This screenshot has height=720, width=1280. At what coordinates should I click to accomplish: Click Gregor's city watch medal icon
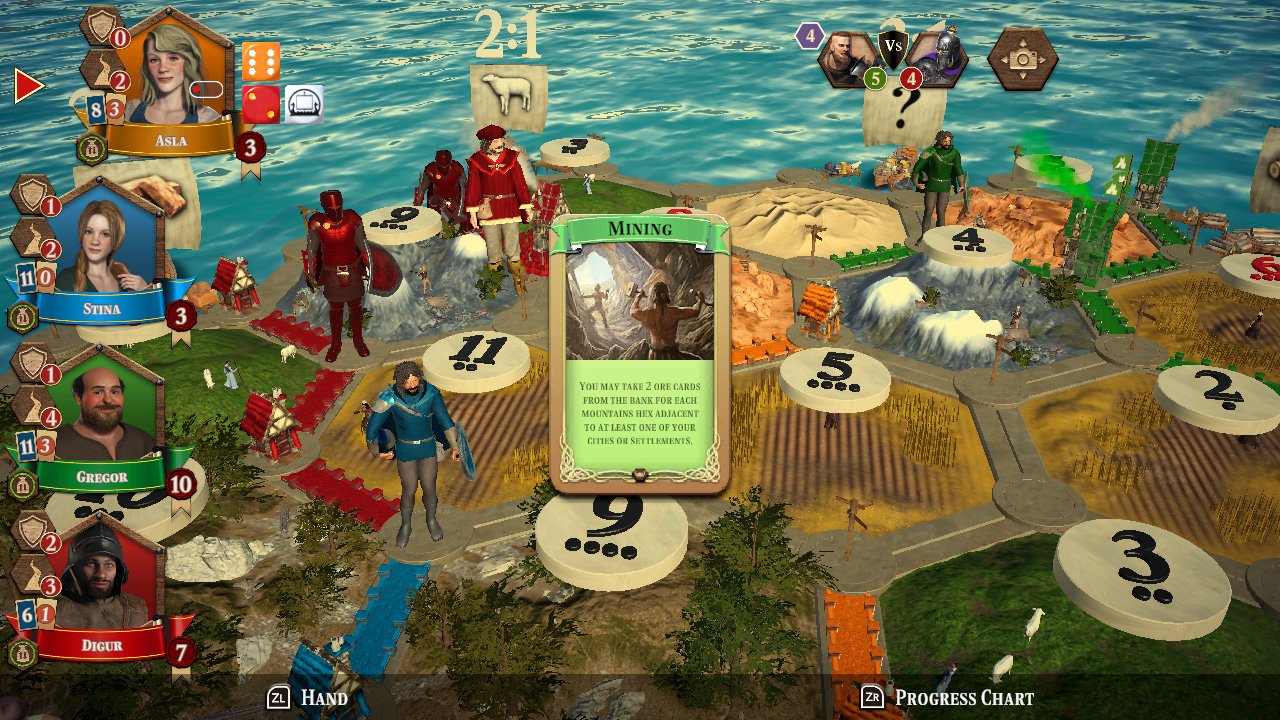coord(22,483)
